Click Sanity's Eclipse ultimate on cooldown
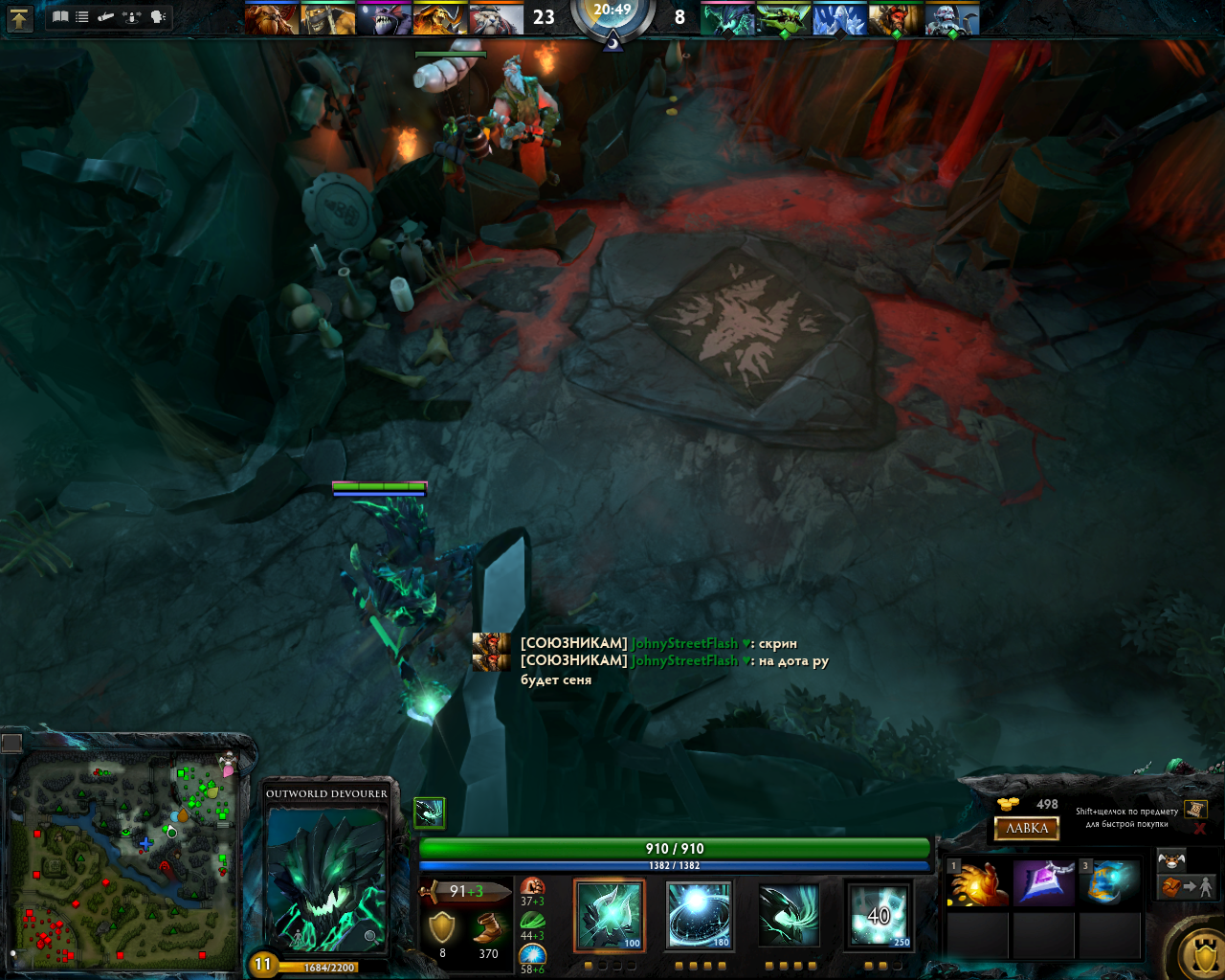 click(879, 915)
